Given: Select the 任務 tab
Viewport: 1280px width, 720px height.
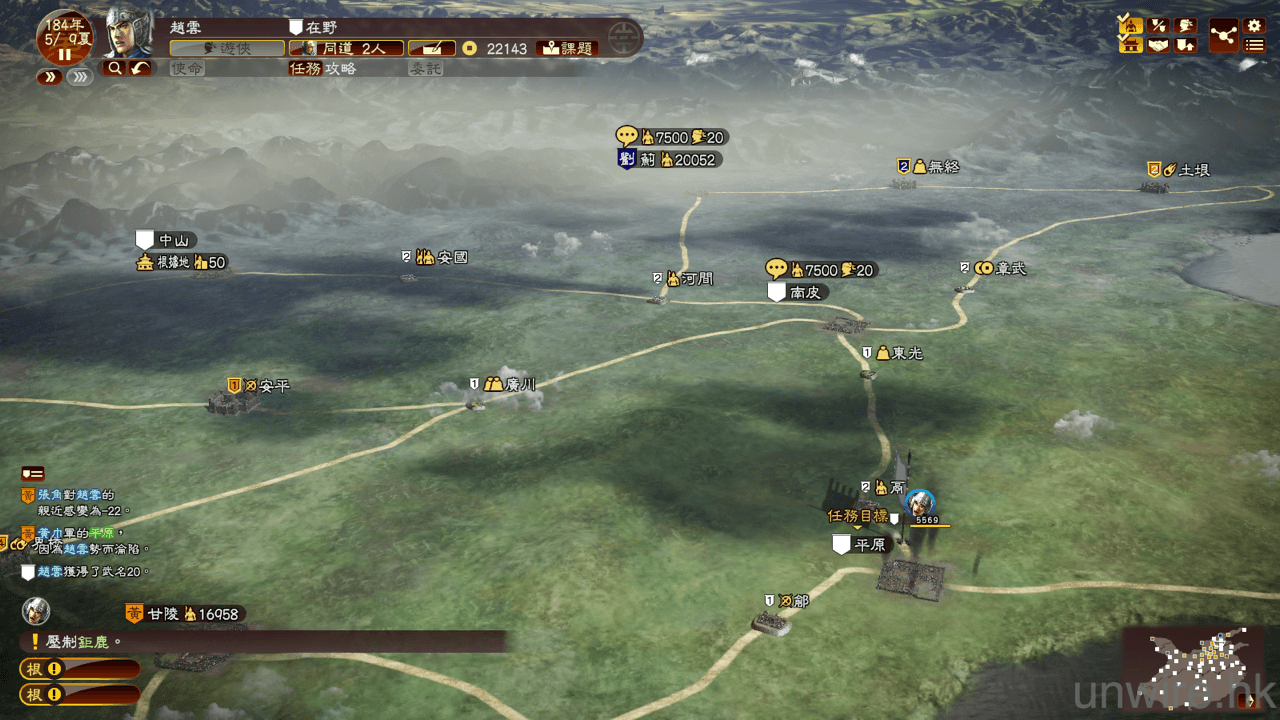Looking at the screenshot, I should point(305,68).
